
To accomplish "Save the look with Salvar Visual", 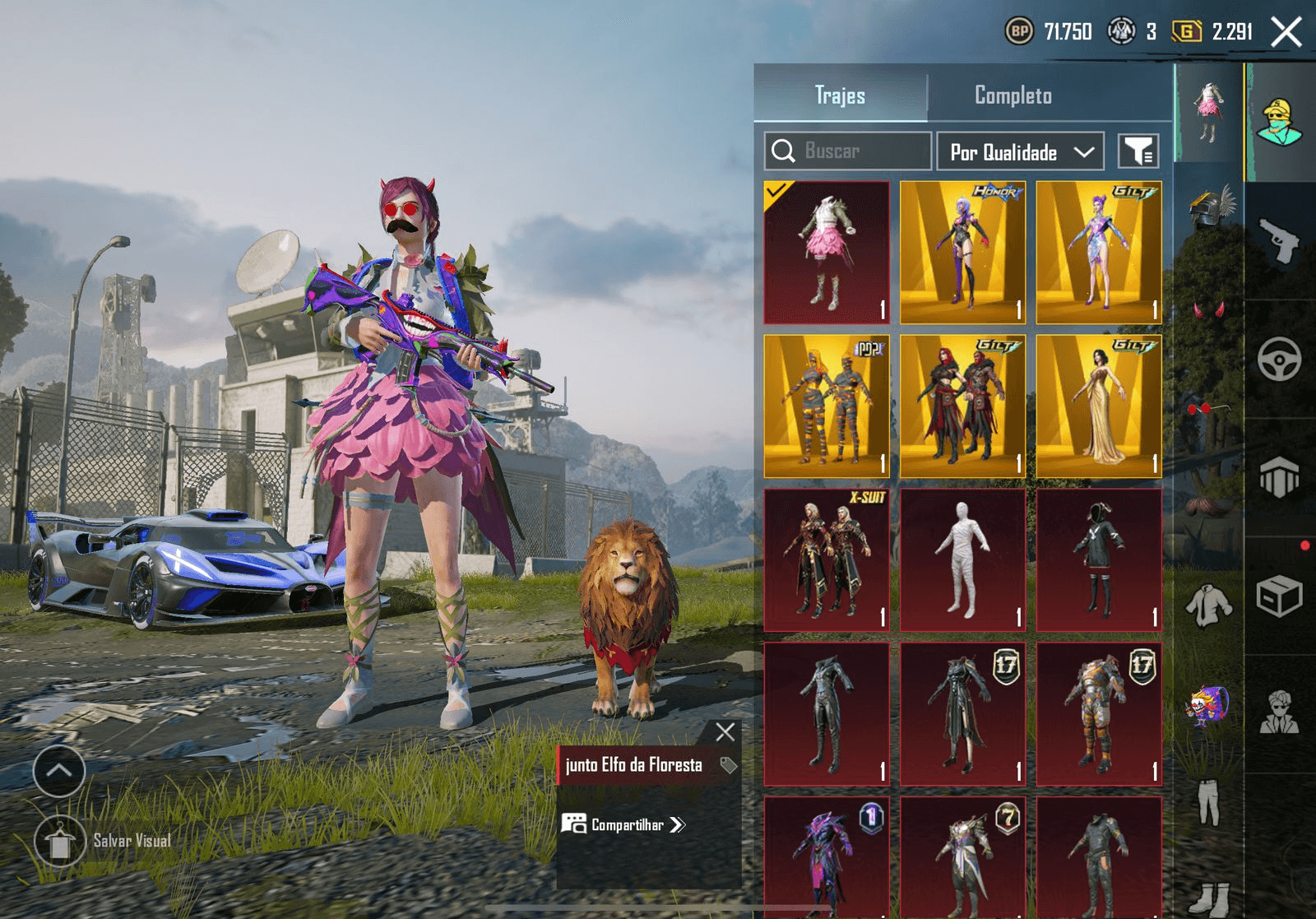I will pyautogui.click(x=60, y=841).
